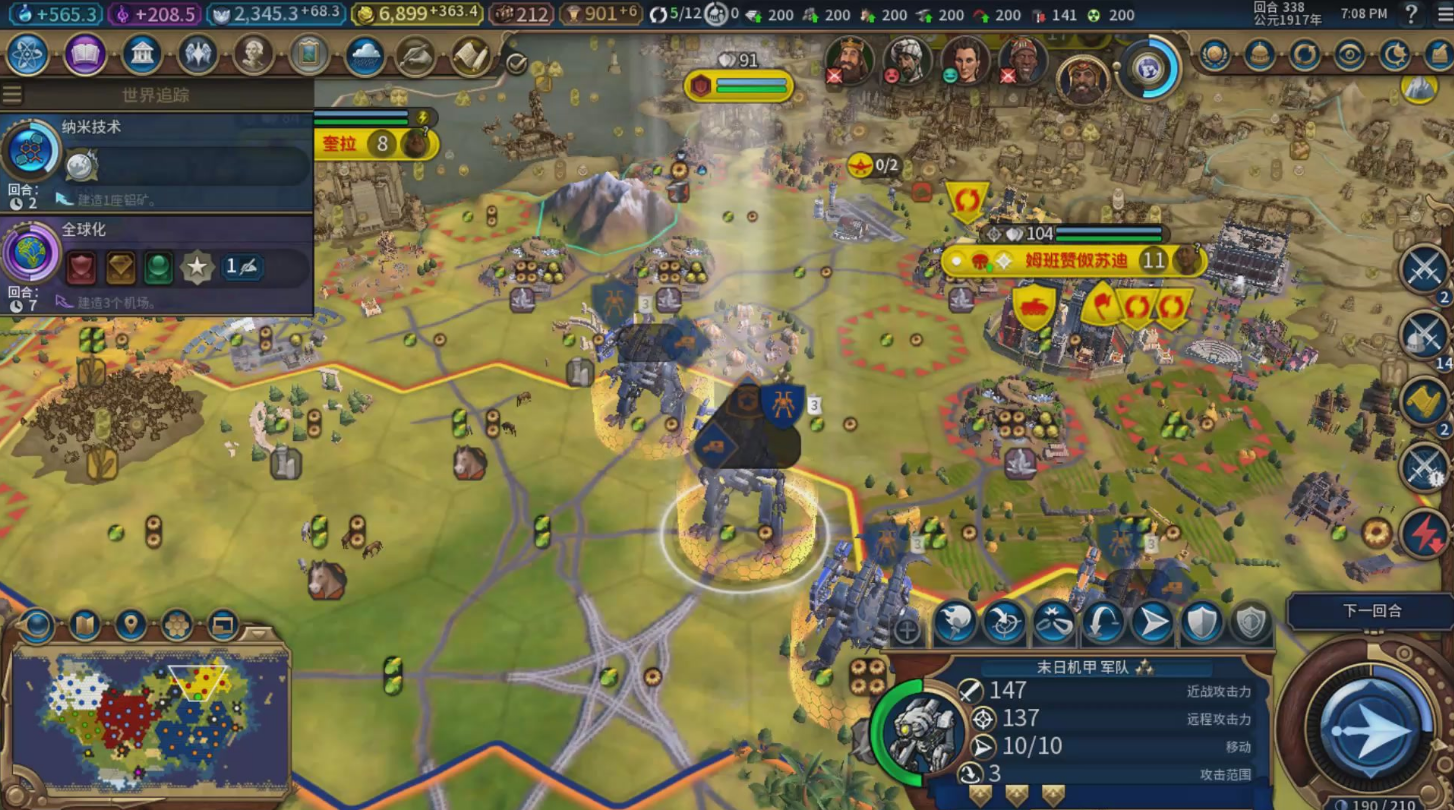Choose the move-to arrow unit action
This screenshot has height=810, width=1454.
[1152, 623]
